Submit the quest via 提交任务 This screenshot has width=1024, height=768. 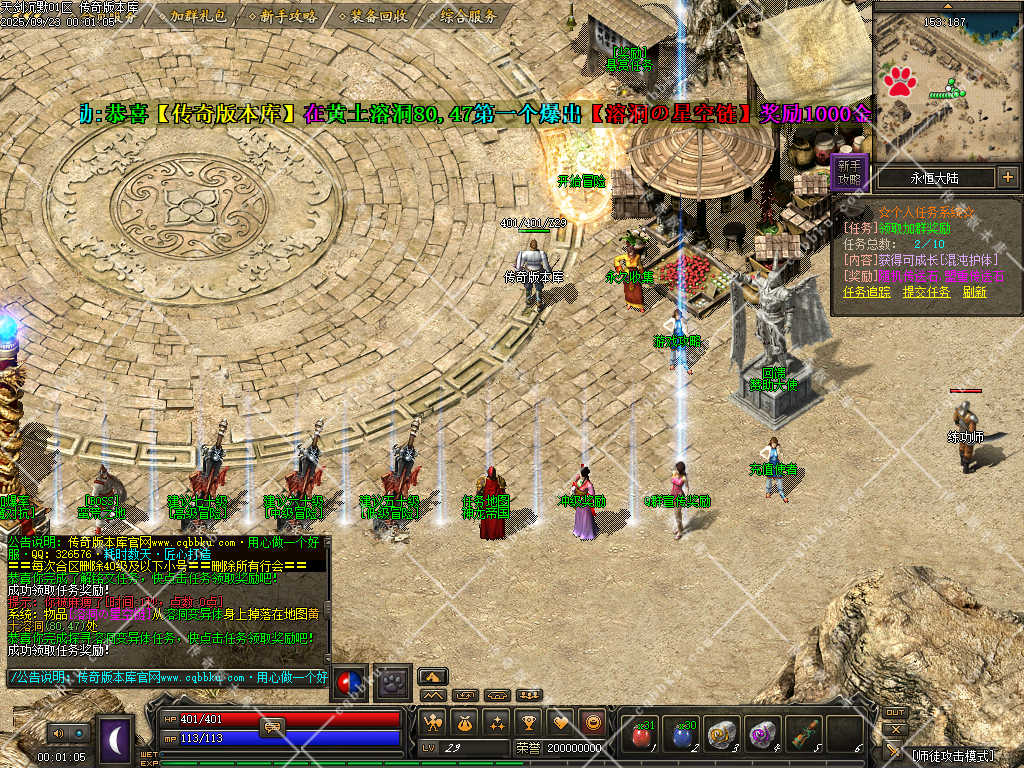click(x=925, y=292)
